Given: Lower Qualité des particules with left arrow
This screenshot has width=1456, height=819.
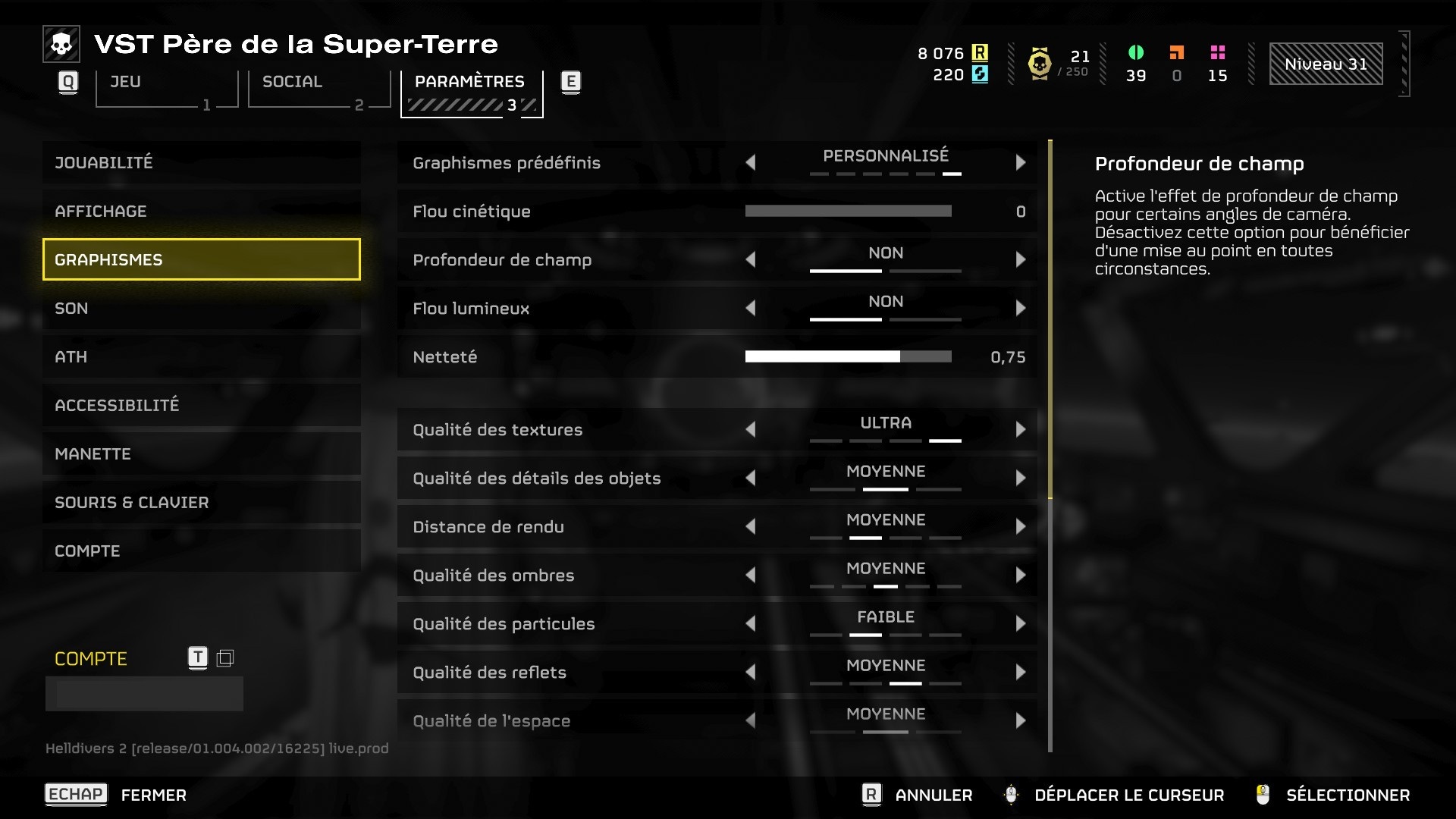Looking at the screenshot, I should pos(751,623).
